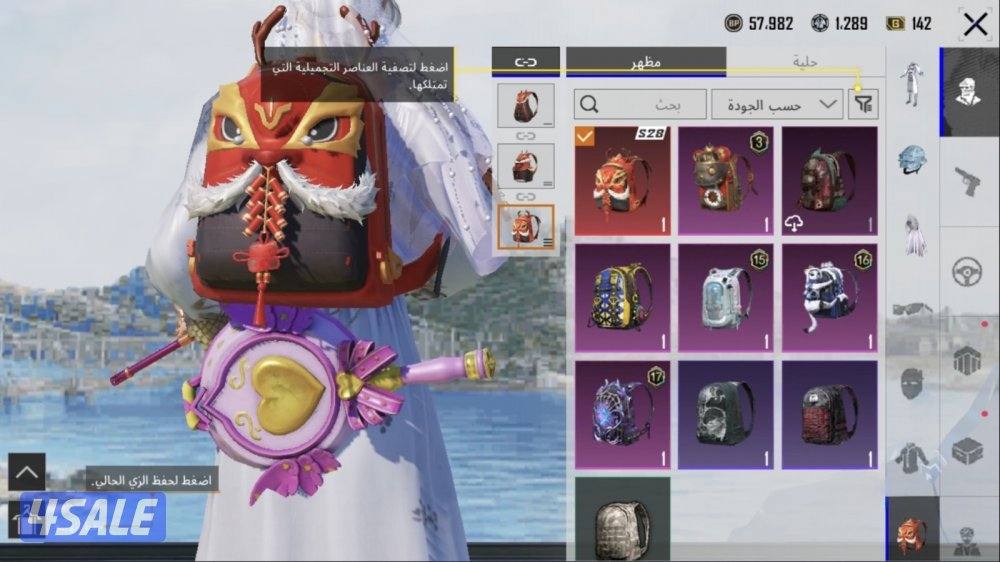Image resolution: width=1000 pixels, height=562 pixels.
Task: Choose the level 16 white and blue backpack
Action: click(x=829, y=297)
